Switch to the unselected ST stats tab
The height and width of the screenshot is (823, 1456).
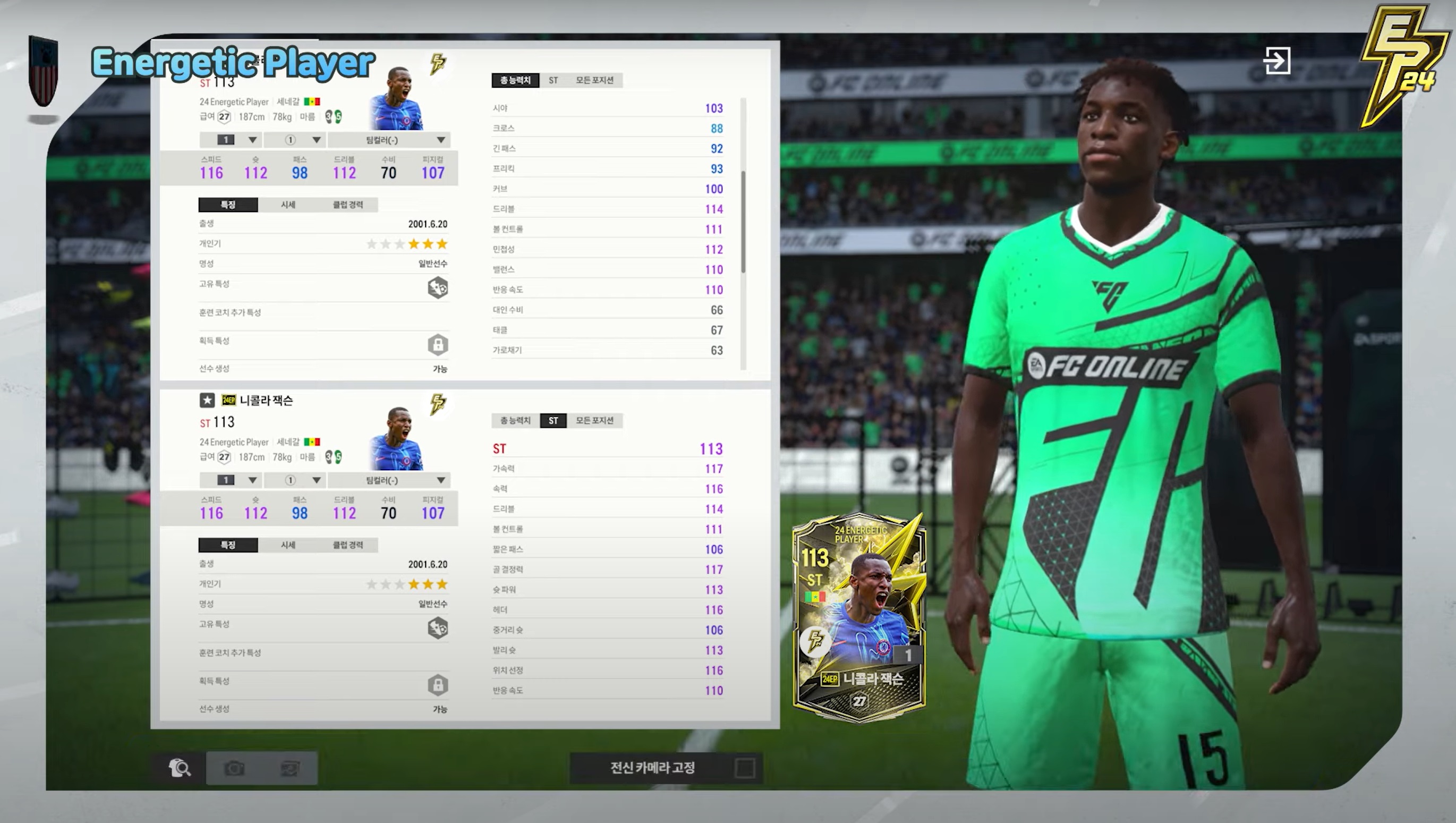tap(553, 80)
